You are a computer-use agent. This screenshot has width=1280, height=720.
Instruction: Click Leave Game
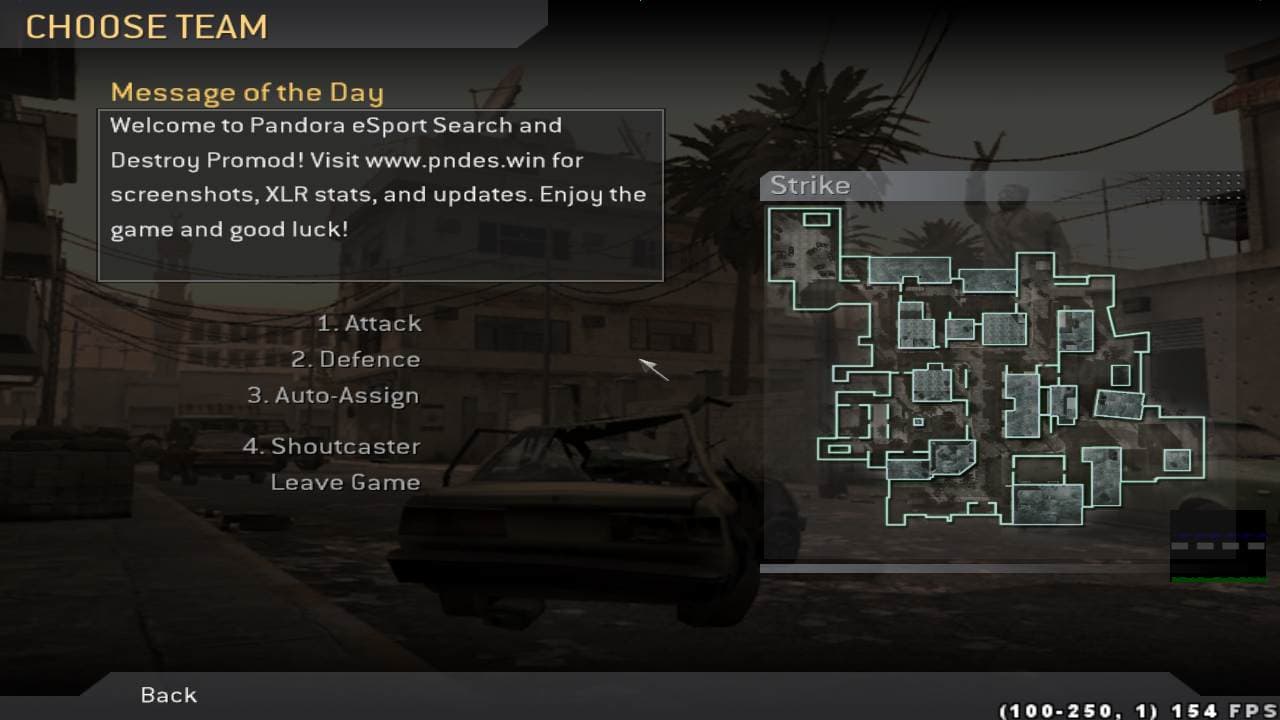point(345,483)
